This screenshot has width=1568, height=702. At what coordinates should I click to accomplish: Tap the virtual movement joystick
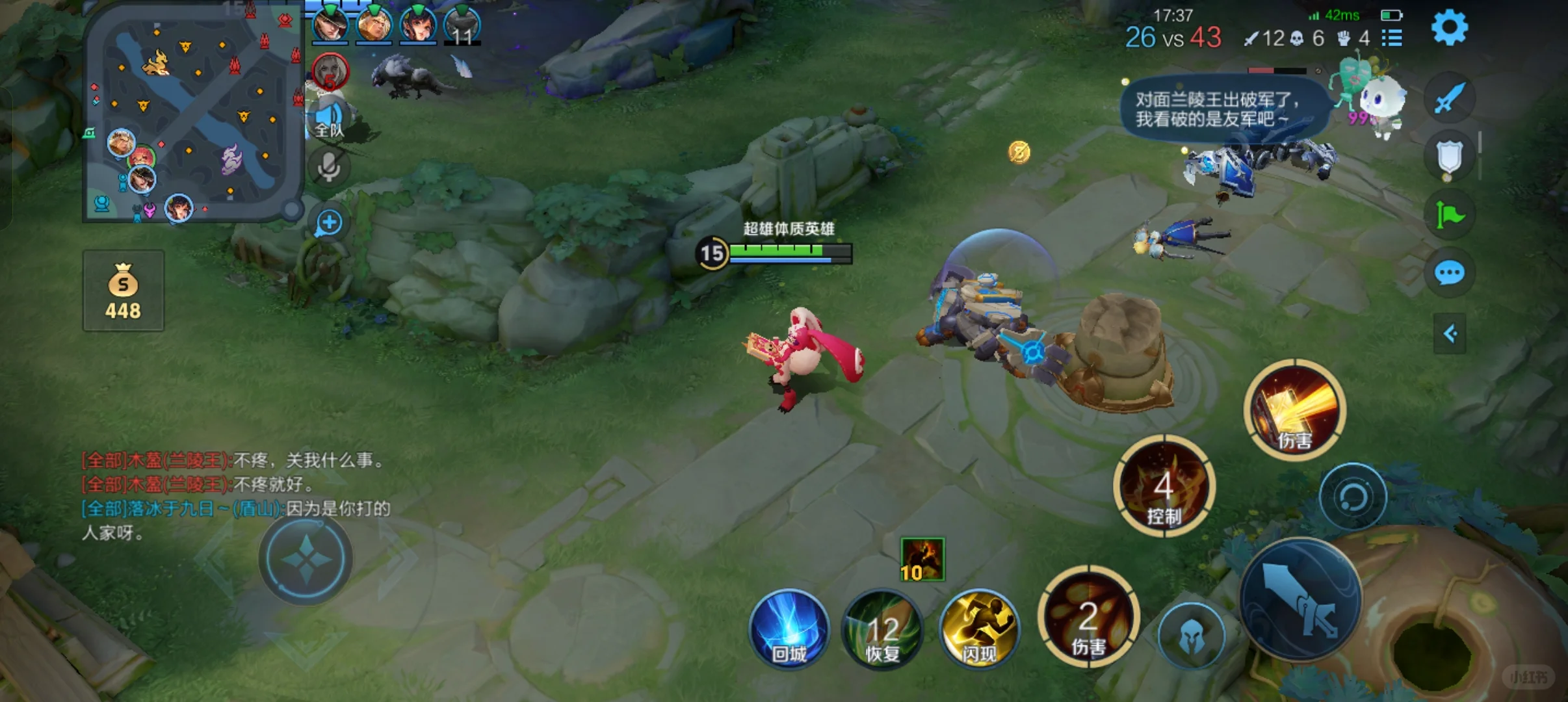pos(306,559)
